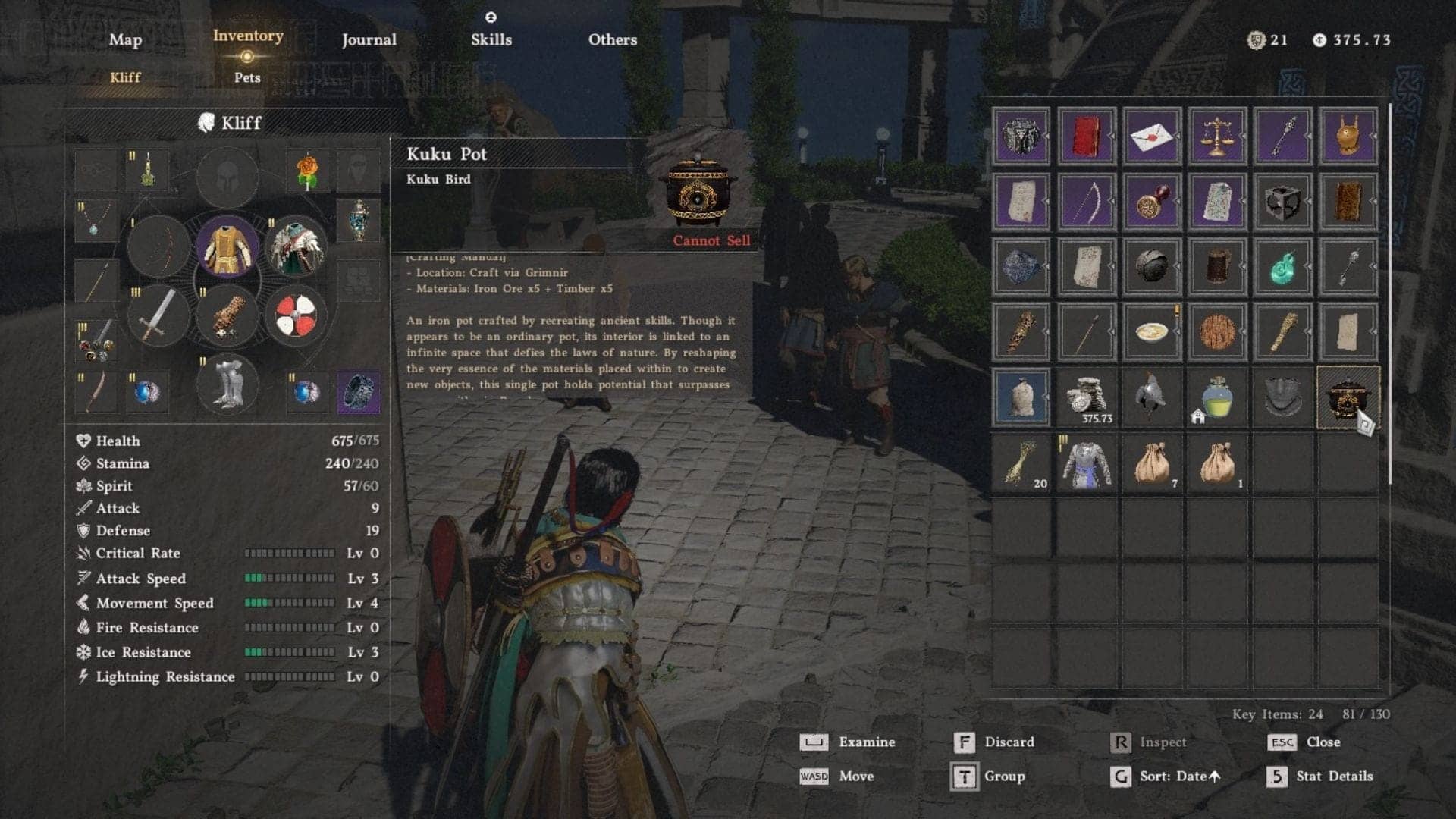This screenshot has height=819, width=1456.
Task: Select the soup bowl inventory item
Action: click(x=1152, y=331)
